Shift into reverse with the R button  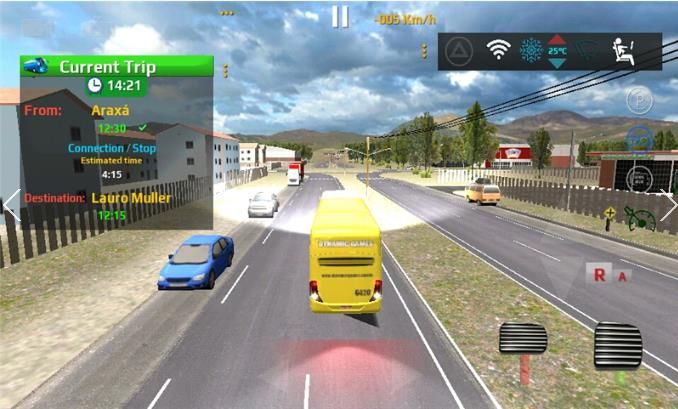point(599,273)
